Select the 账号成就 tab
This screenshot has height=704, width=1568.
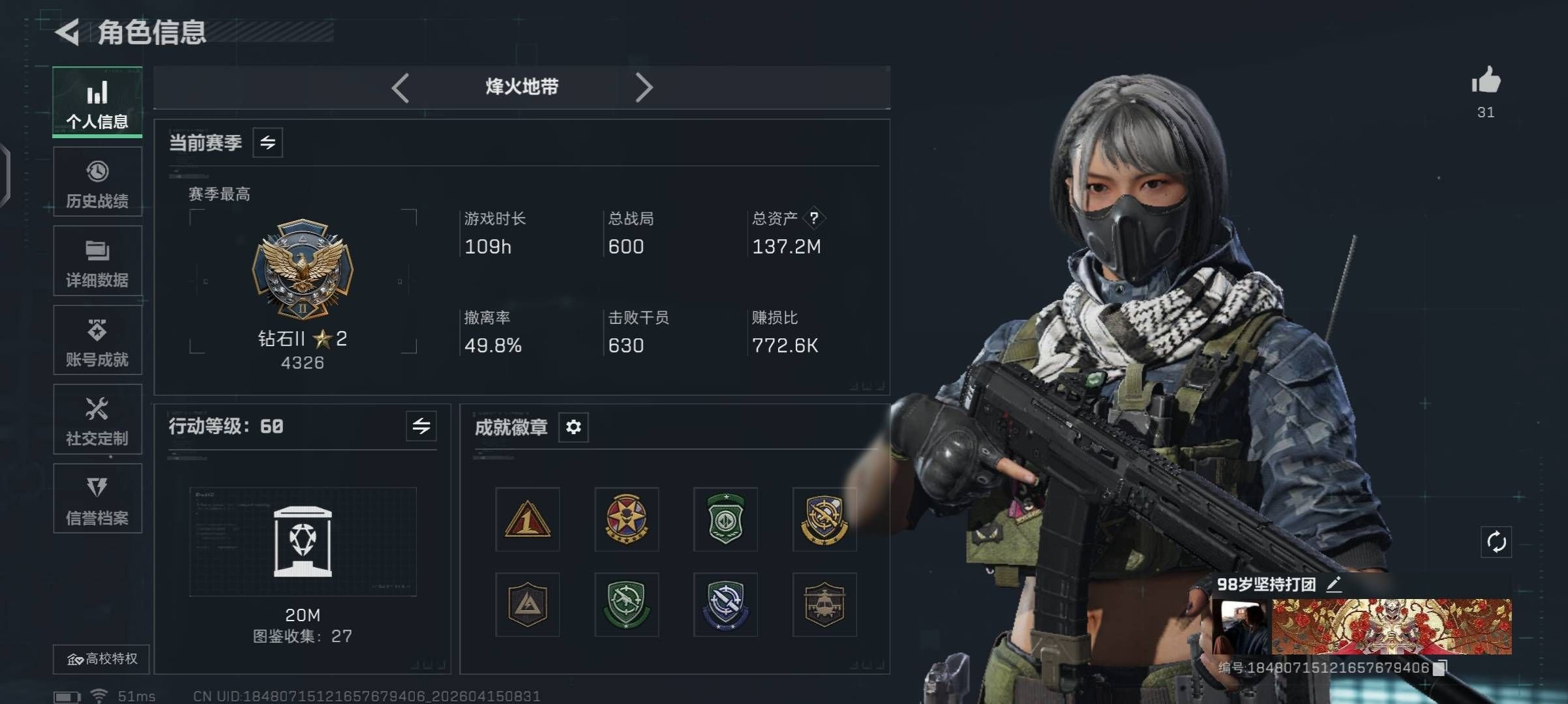pyautogui.click(x=97, y=340)
